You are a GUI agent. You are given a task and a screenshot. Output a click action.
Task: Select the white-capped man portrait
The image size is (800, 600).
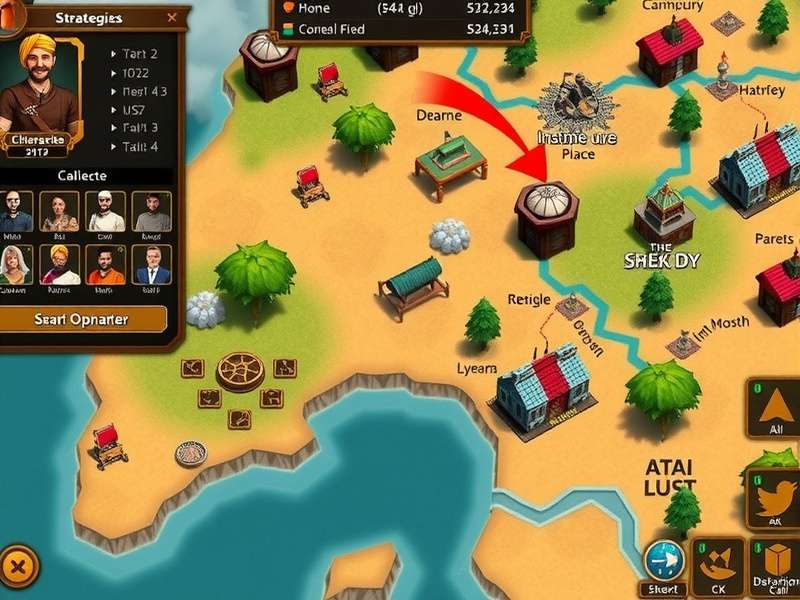105,211
